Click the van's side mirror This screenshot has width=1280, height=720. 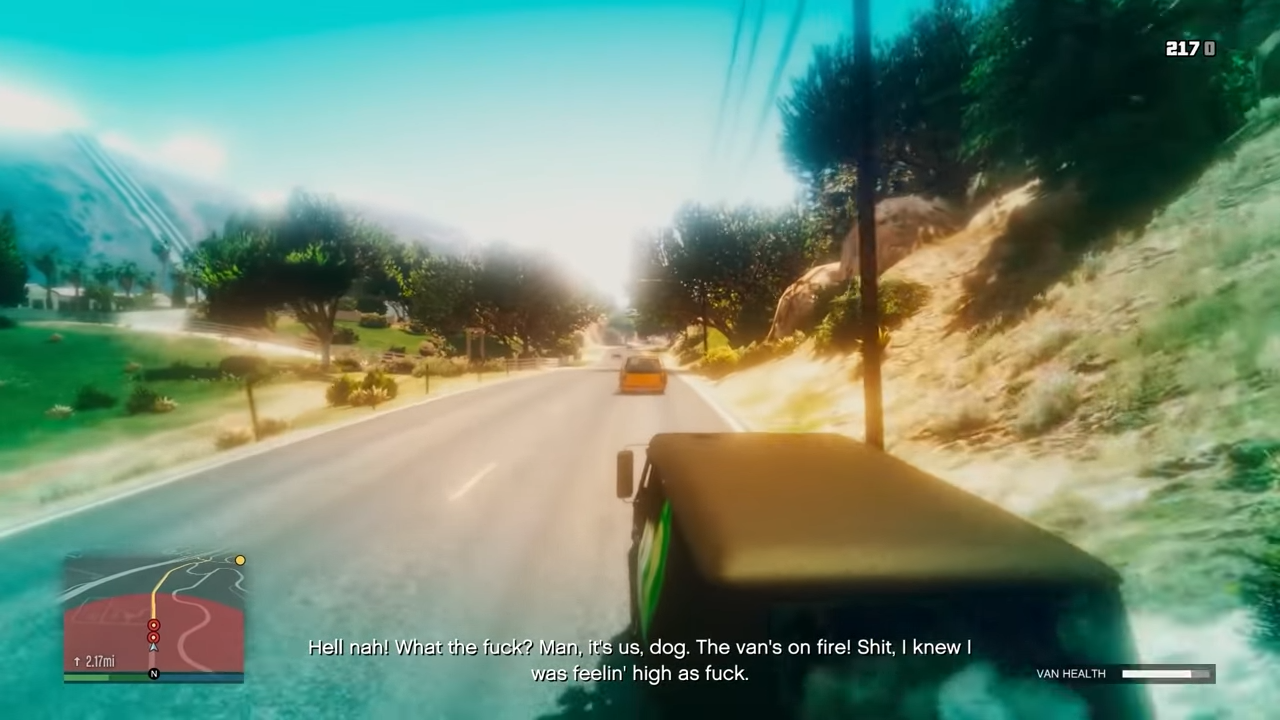627,472
